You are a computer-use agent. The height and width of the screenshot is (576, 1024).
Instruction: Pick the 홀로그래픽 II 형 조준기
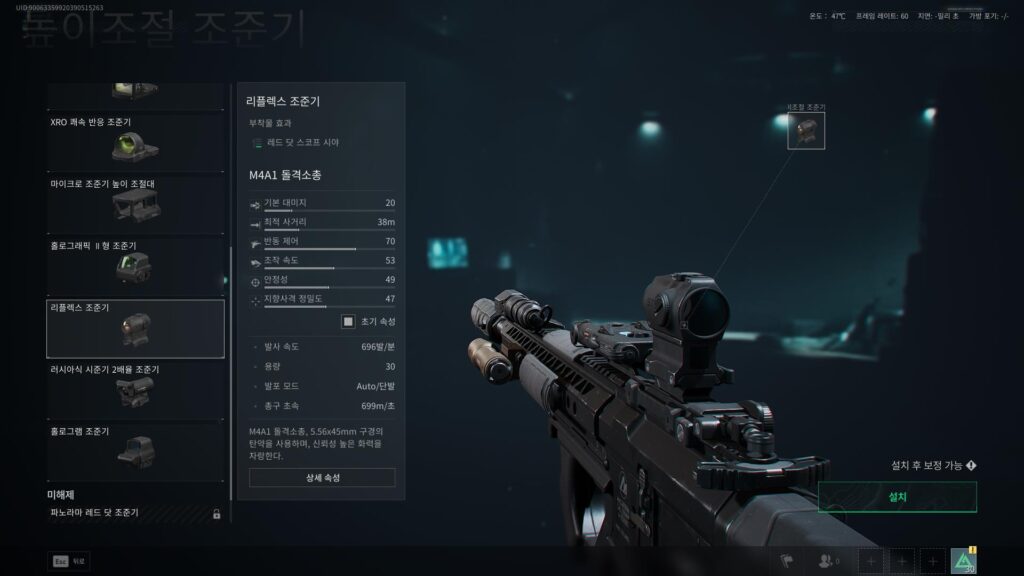point(135,264)
